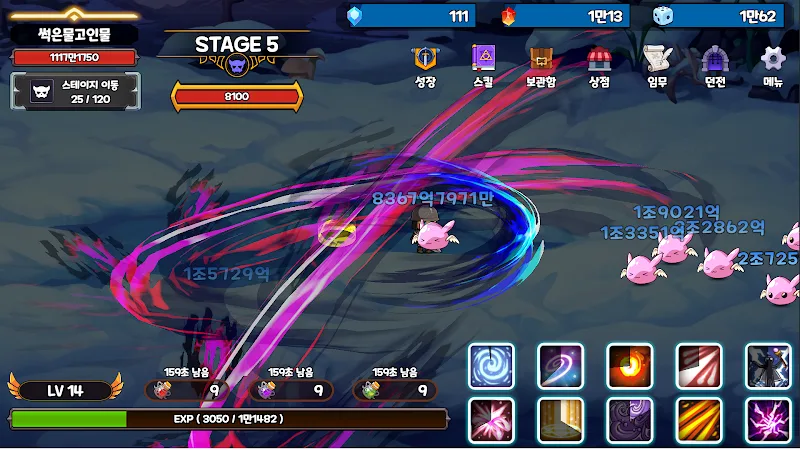The image size is (800, 450).
Task: Trigger the red claw slash skill
Action: tap(699, 366)
